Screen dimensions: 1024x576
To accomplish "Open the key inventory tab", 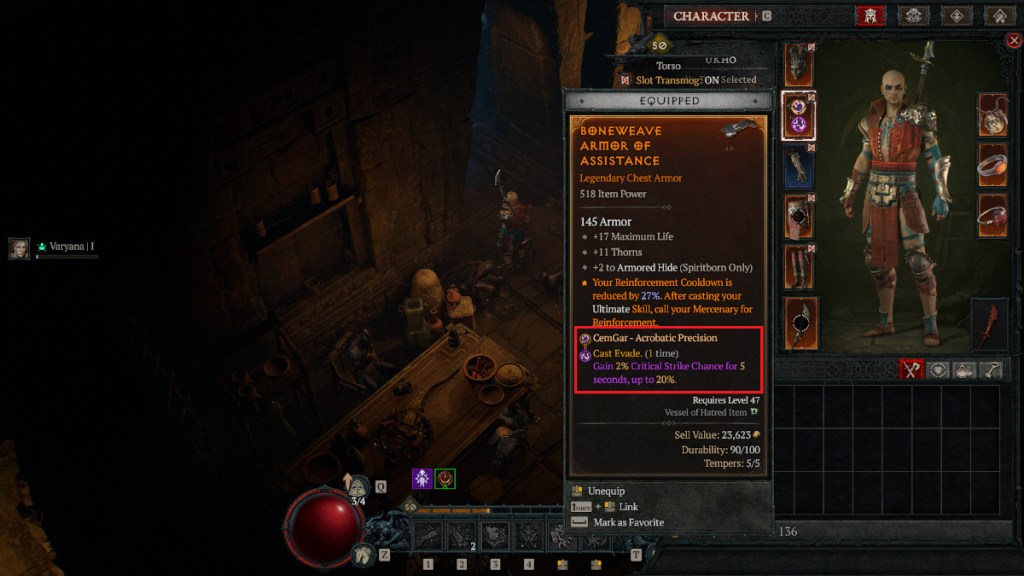I will pyautogui.click(x=992, y=370).
